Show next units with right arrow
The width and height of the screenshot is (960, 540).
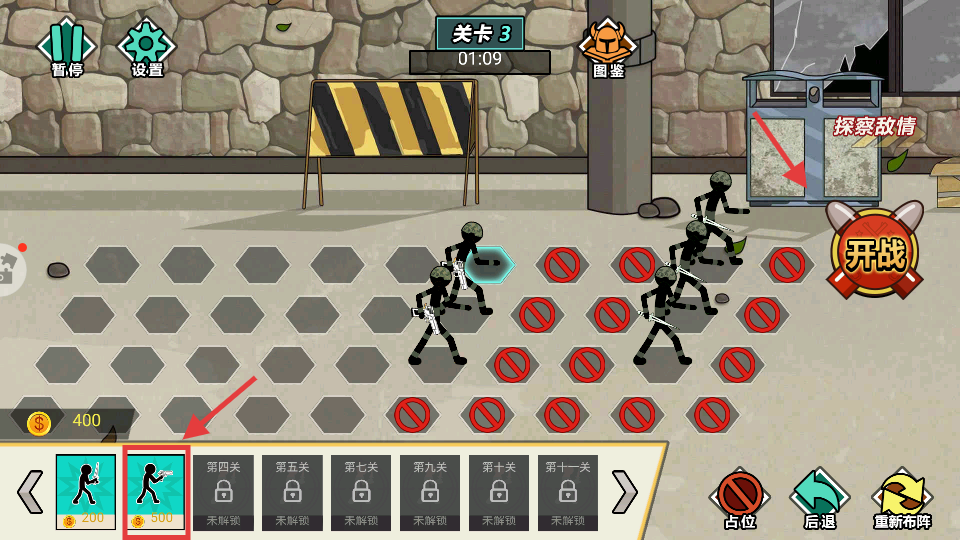[x=624, y=491]
